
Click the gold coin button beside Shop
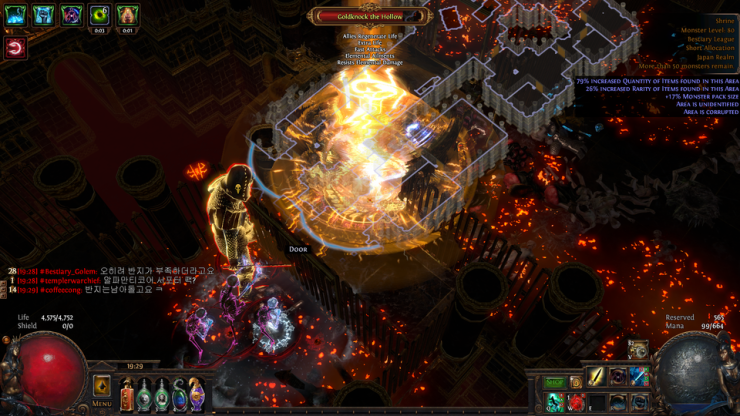[x=576, y=382]
